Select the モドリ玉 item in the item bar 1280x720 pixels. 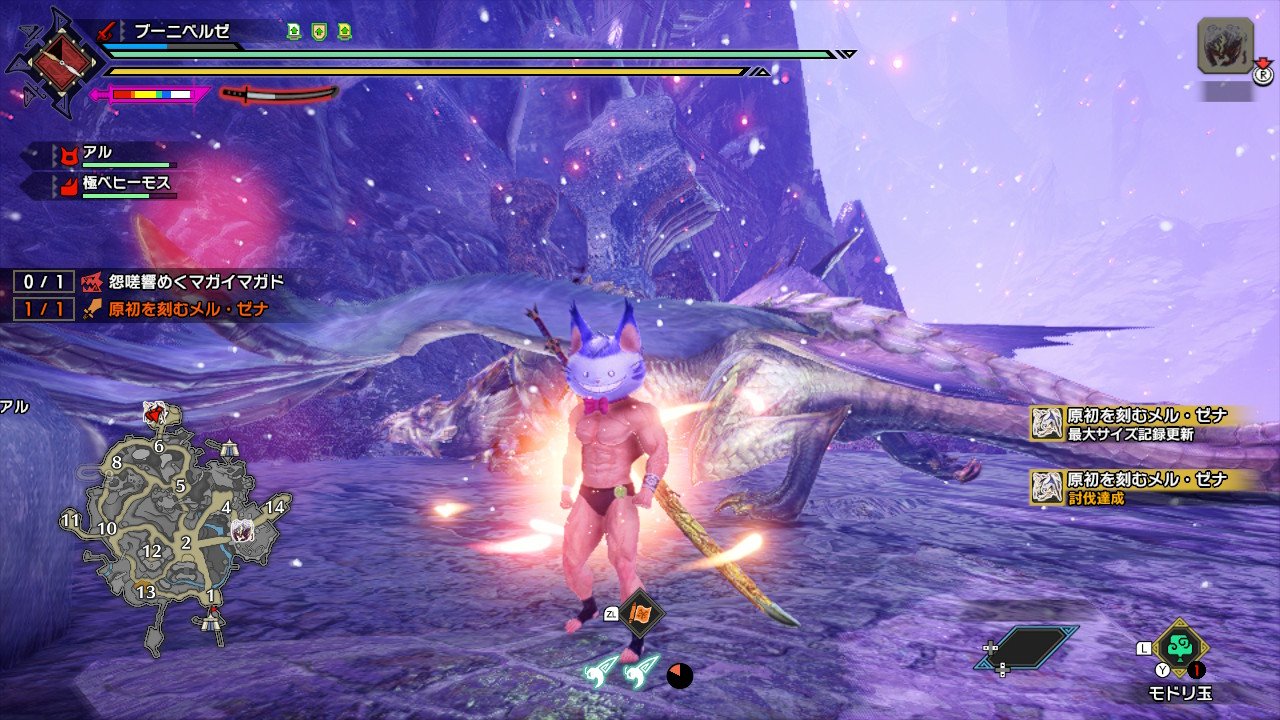coord(1181,647)
